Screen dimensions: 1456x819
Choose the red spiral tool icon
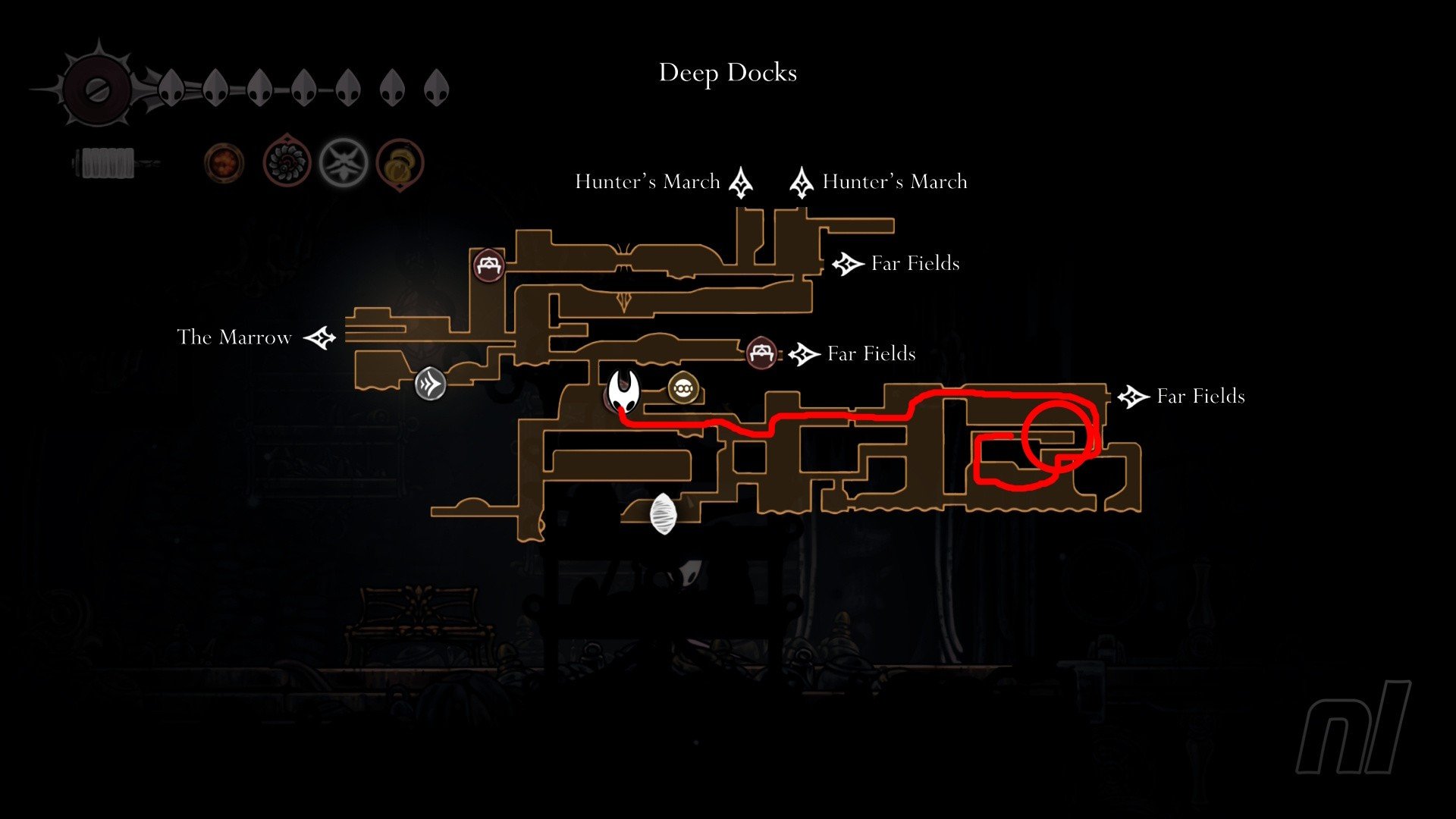point(287,162)
